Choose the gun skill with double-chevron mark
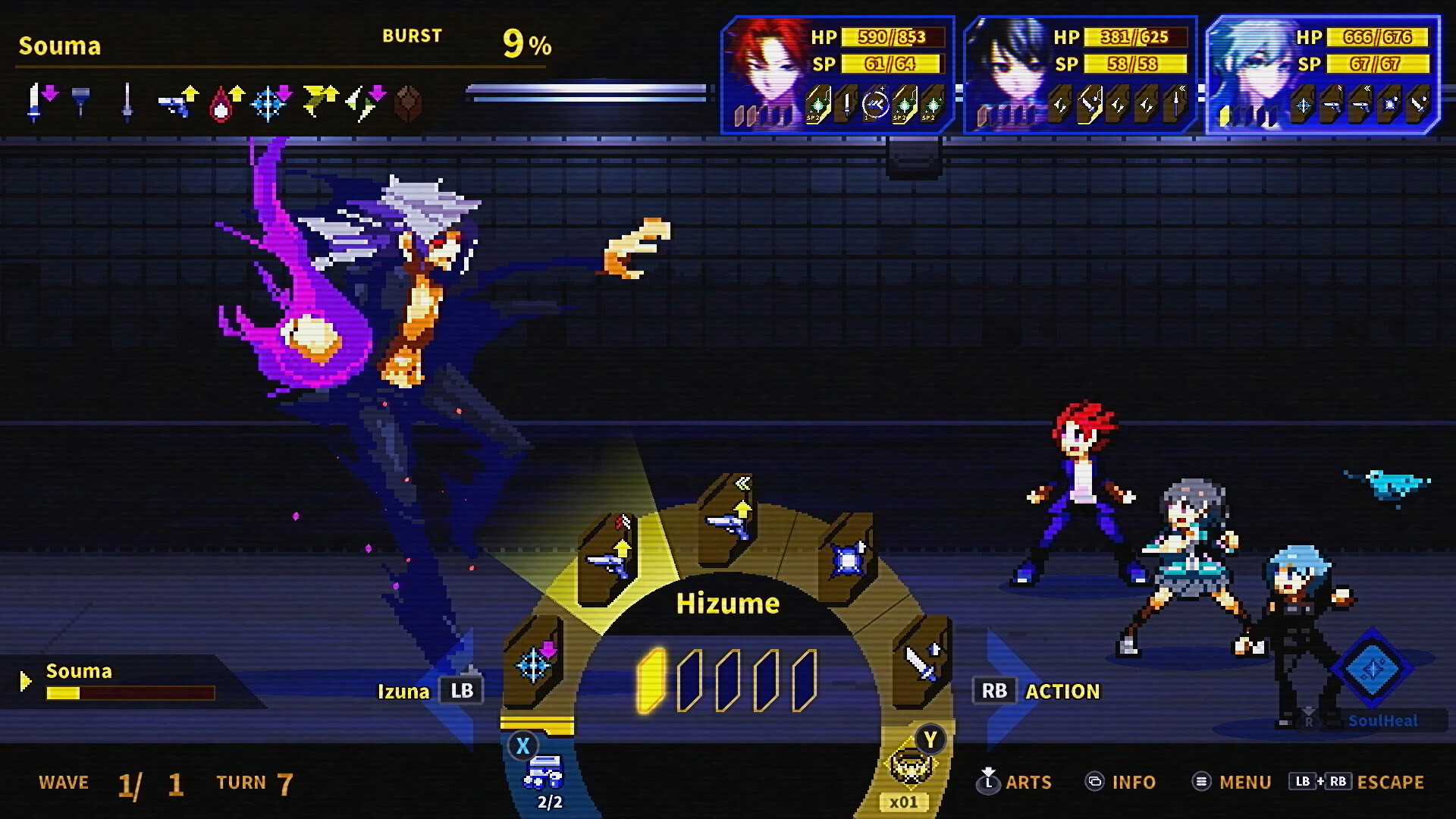 tap(728, 521)
